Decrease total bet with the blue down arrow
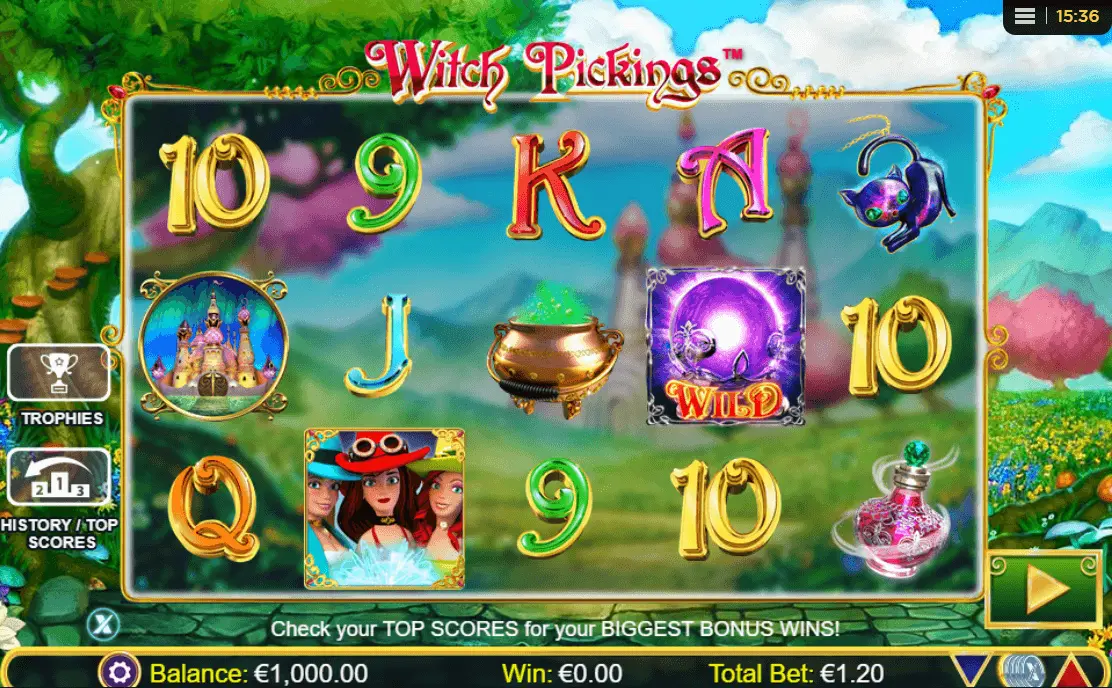 pos(968,672)
